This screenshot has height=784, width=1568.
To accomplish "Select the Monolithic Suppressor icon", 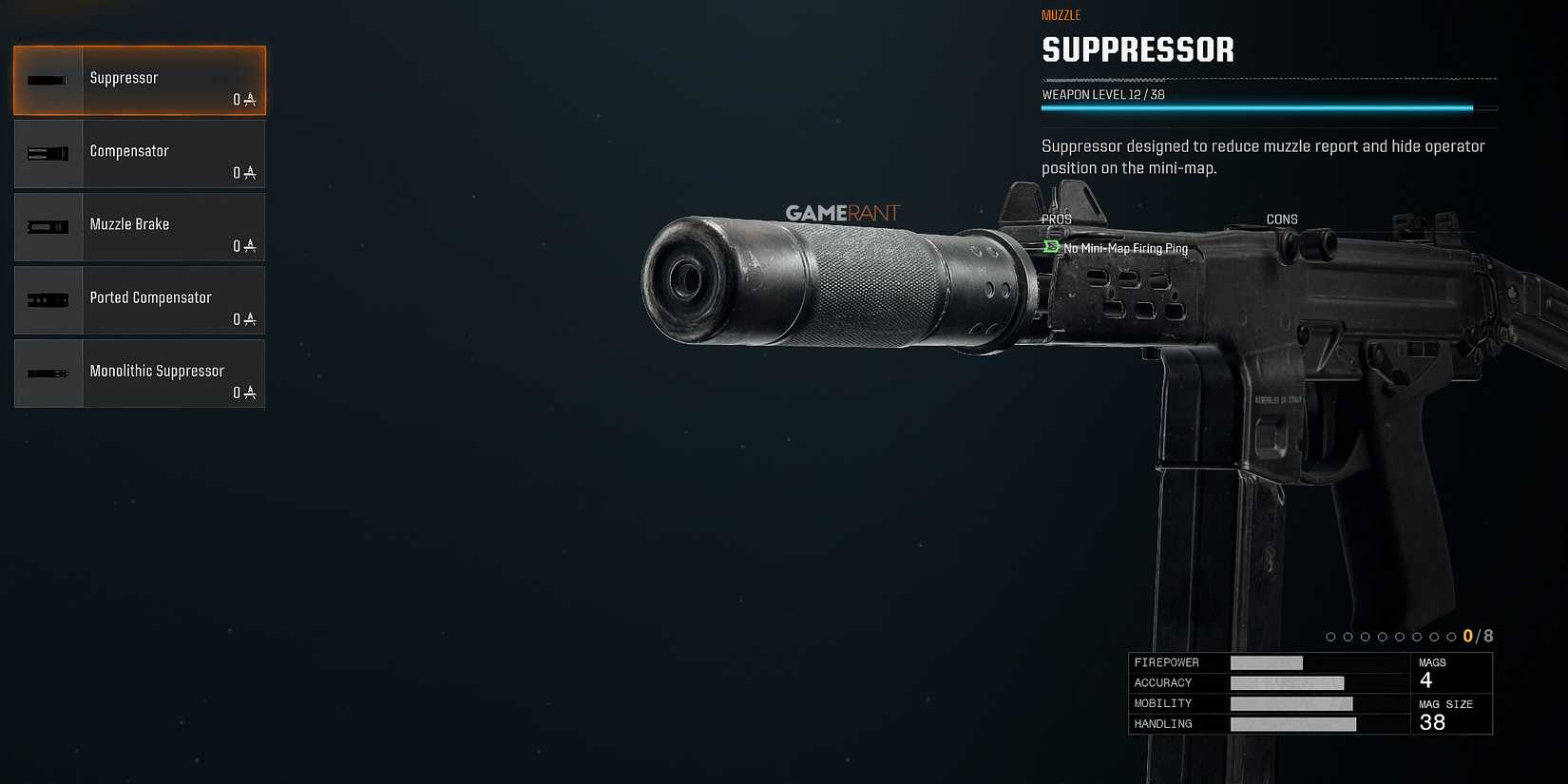I will (x=48, y=373).
